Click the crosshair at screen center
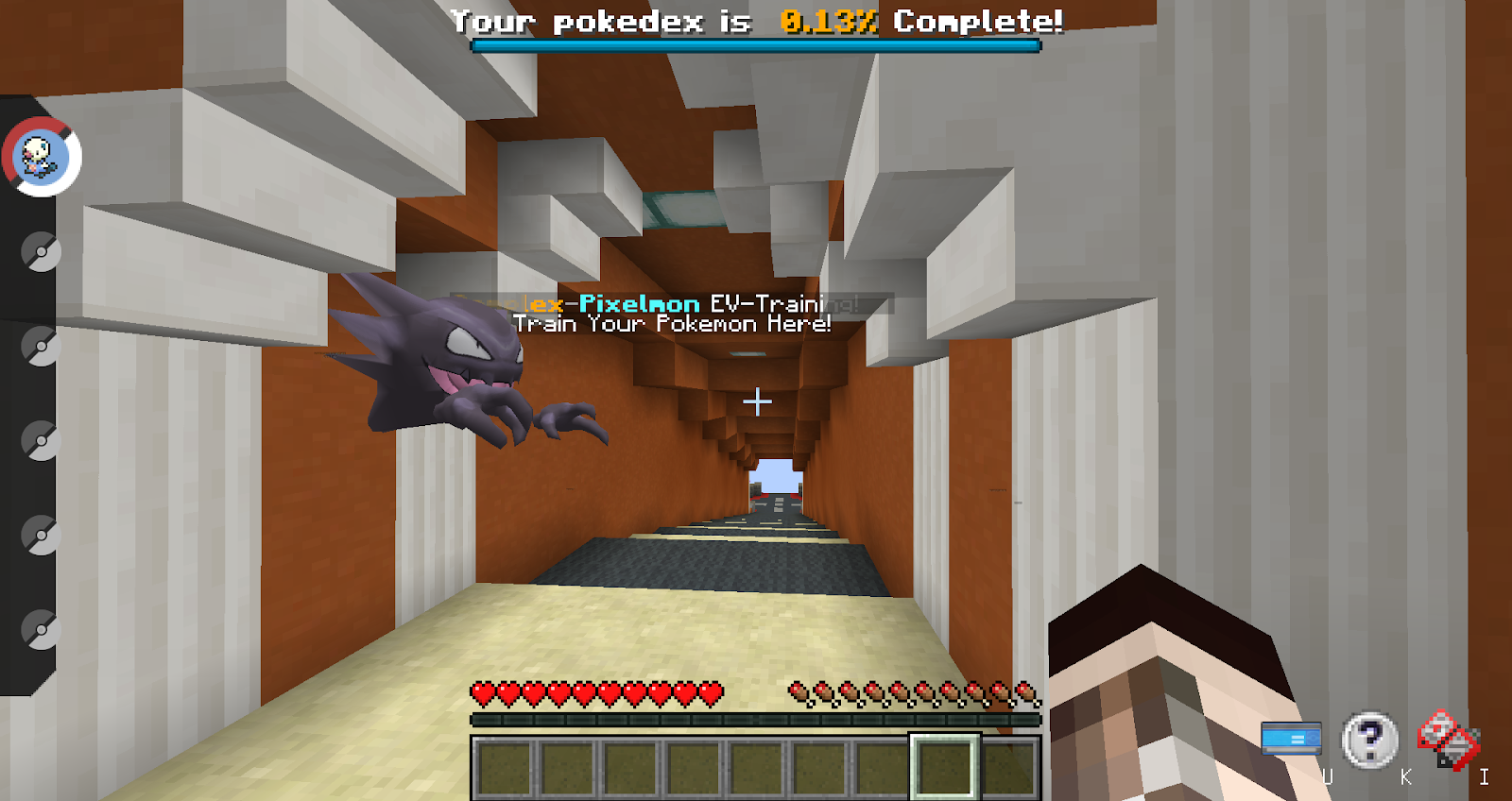 pos(756,400)
